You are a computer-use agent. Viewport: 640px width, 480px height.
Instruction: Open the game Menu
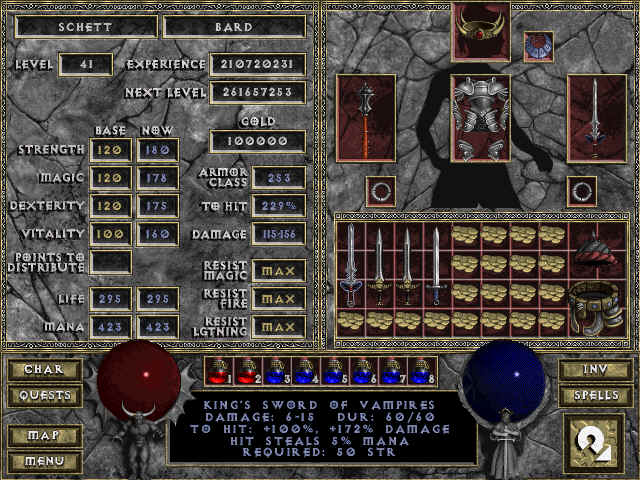pos(43,461)
